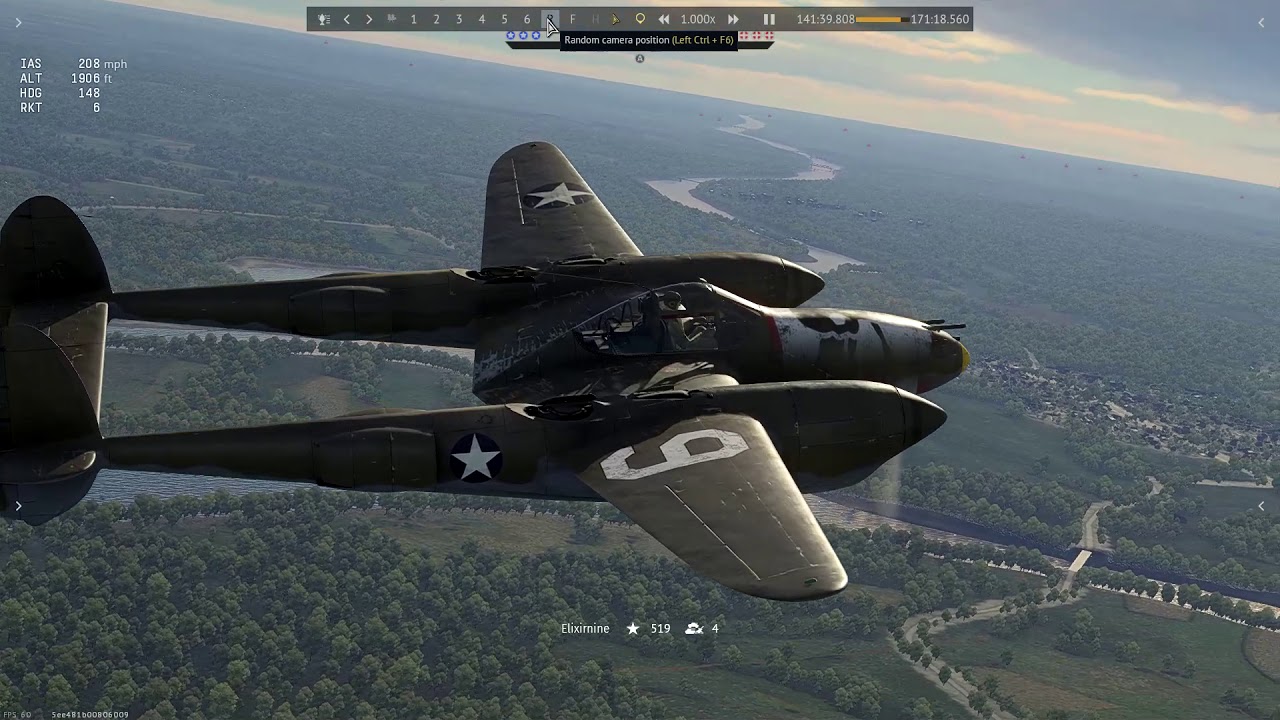Select the random camera position button
The width and height of the screenshot is (1280, 720).
[550, 19]
